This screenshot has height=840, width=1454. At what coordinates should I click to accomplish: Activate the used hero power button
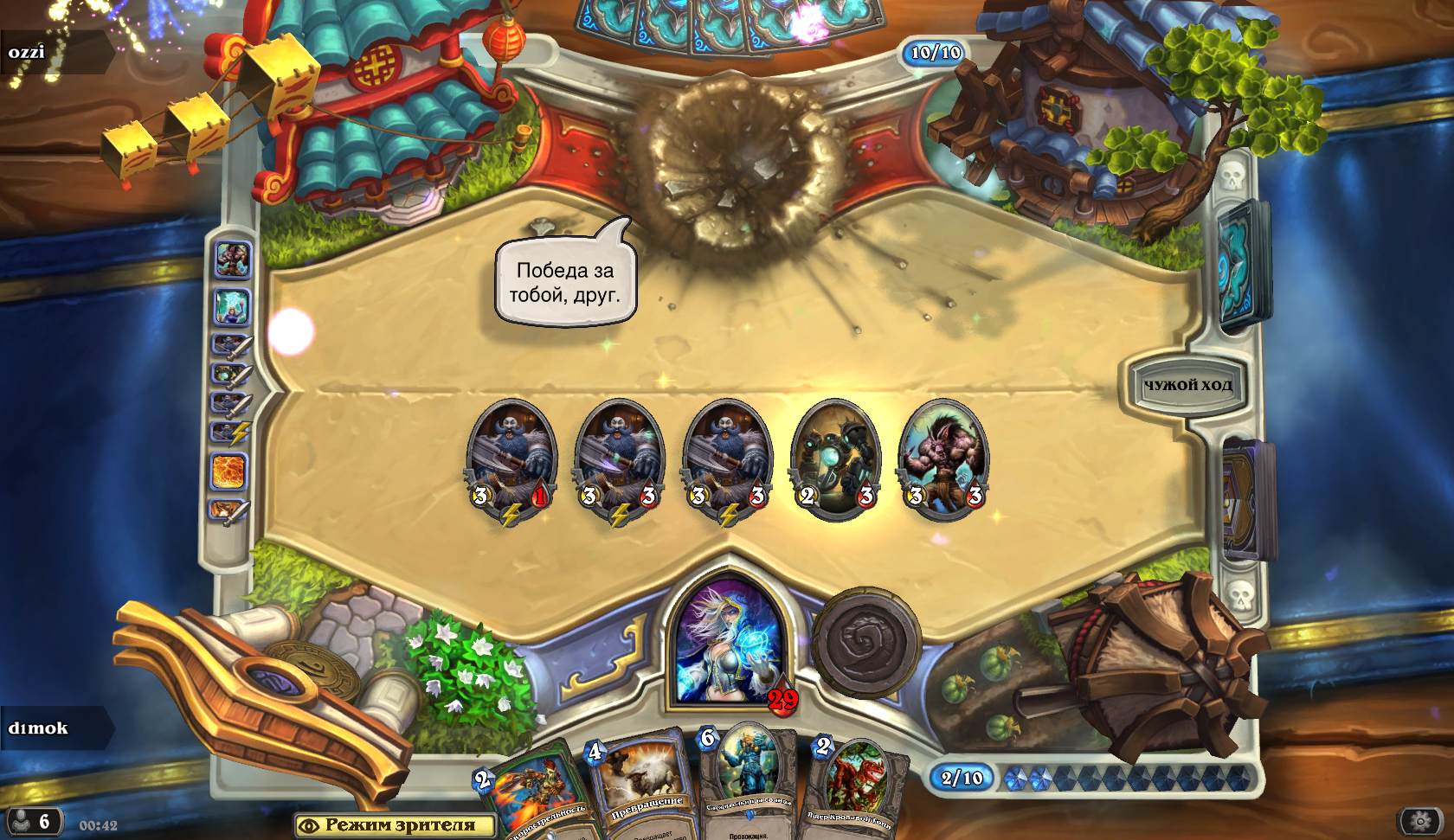(865, 643)
